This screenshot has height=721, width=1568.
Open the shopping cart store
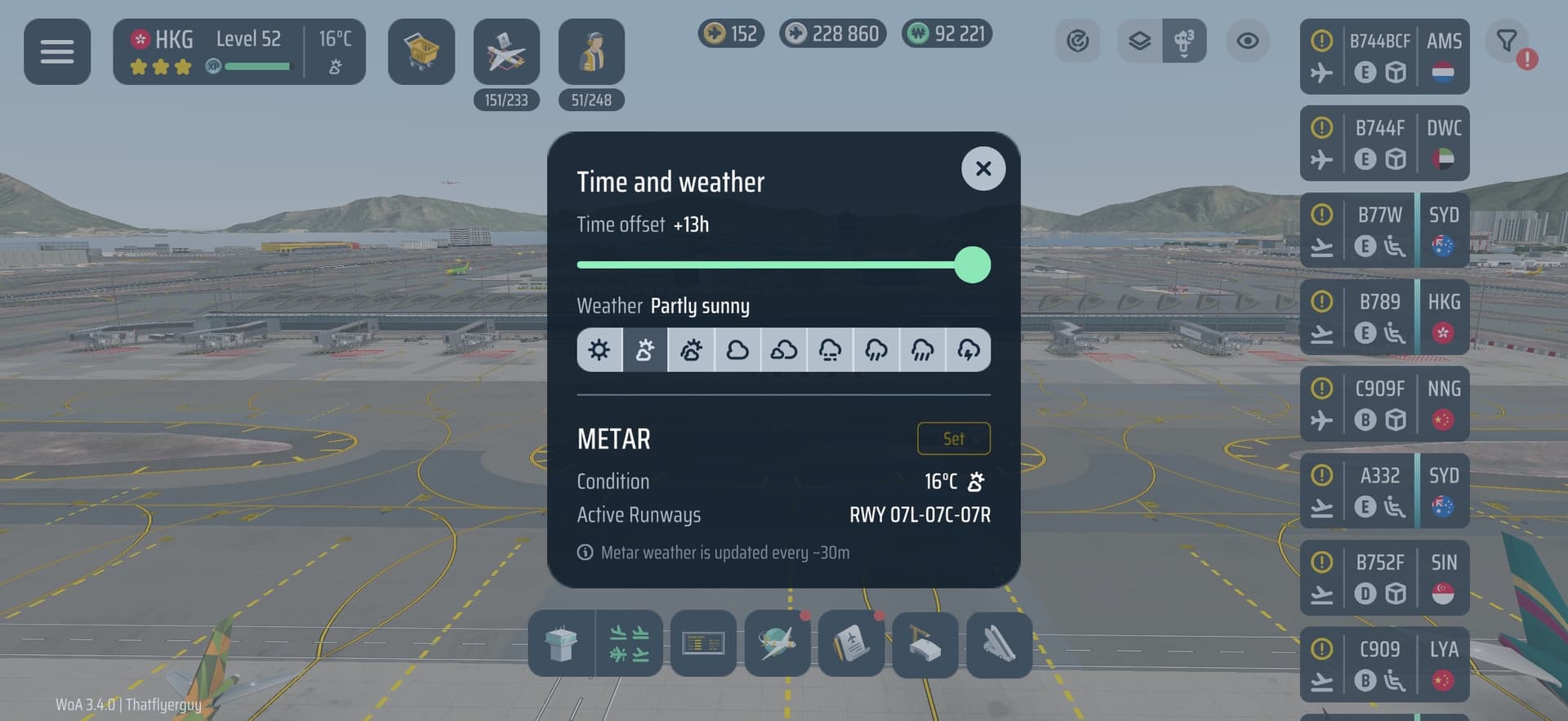click(421, 51)
